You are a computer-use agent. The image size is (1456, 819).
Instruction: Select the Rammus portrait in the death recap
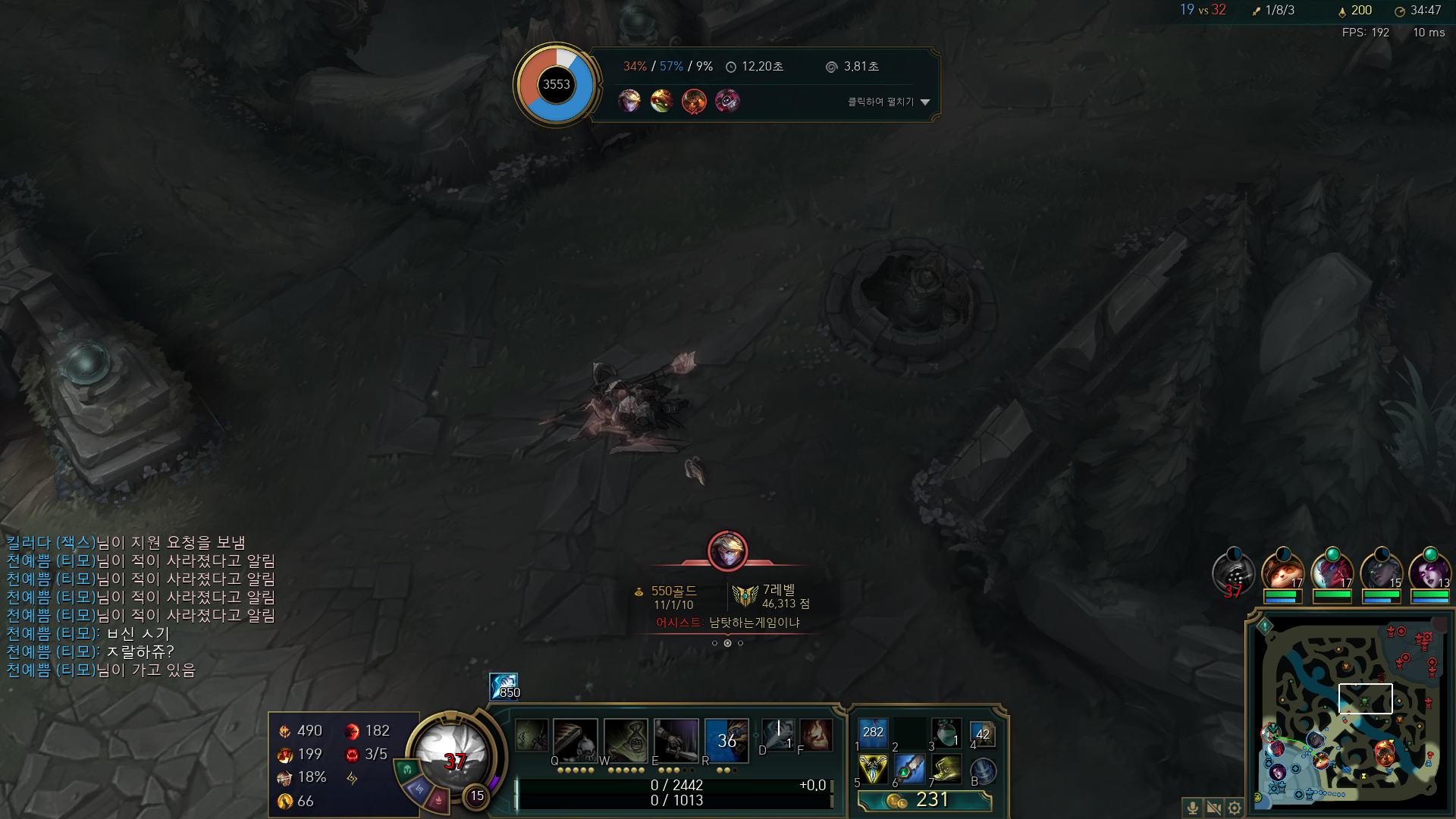click(x=661, y=100)
